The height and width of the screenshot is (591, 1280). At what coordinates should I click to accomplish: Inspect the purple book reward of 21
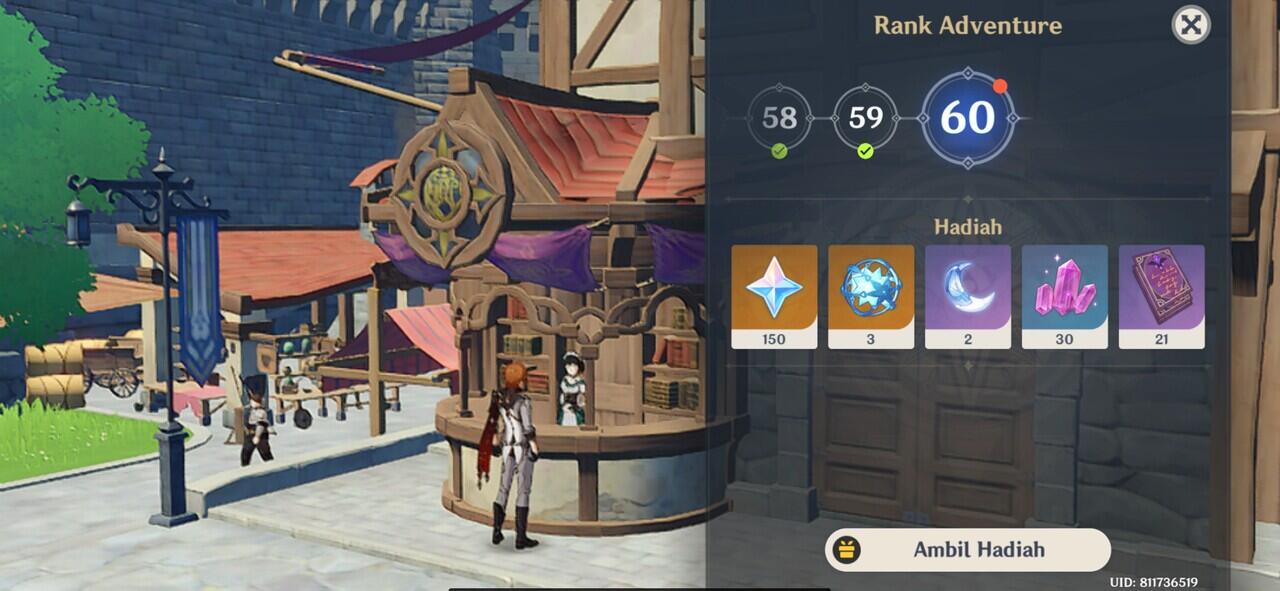(x=1161, y=296)
